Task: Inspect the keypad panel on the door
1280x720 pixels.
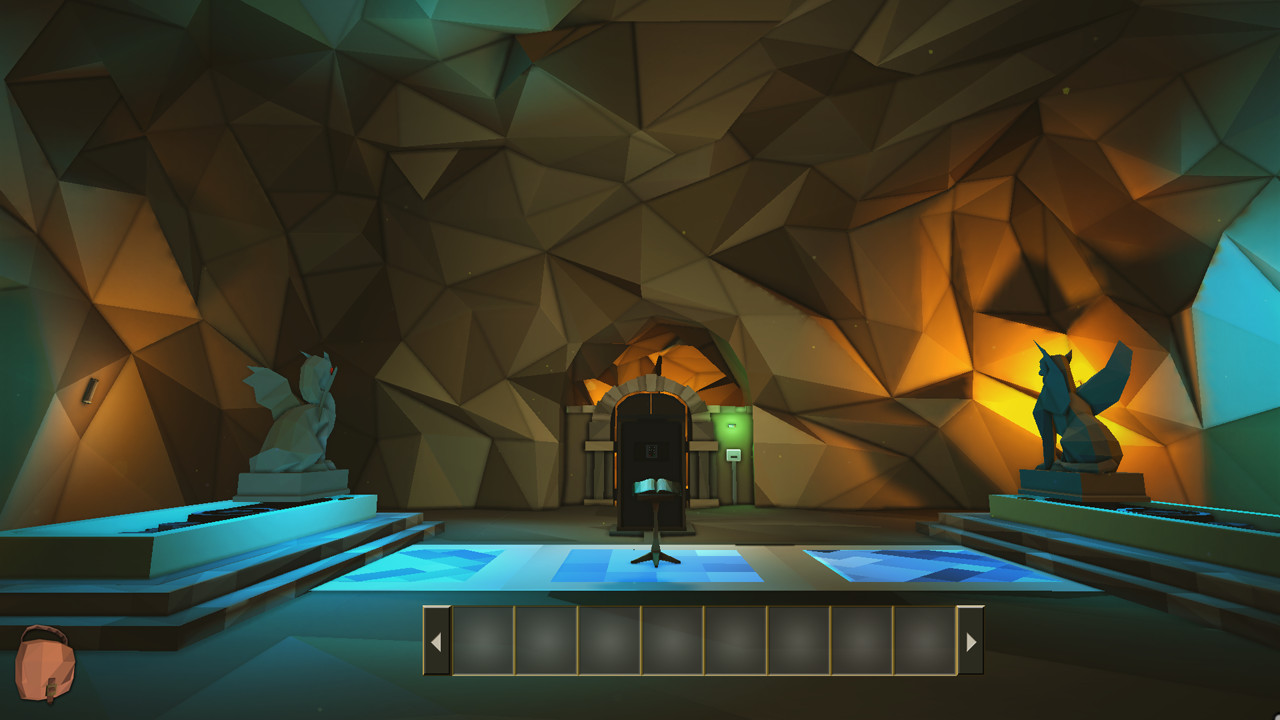Action: click(x=650, y=451)
